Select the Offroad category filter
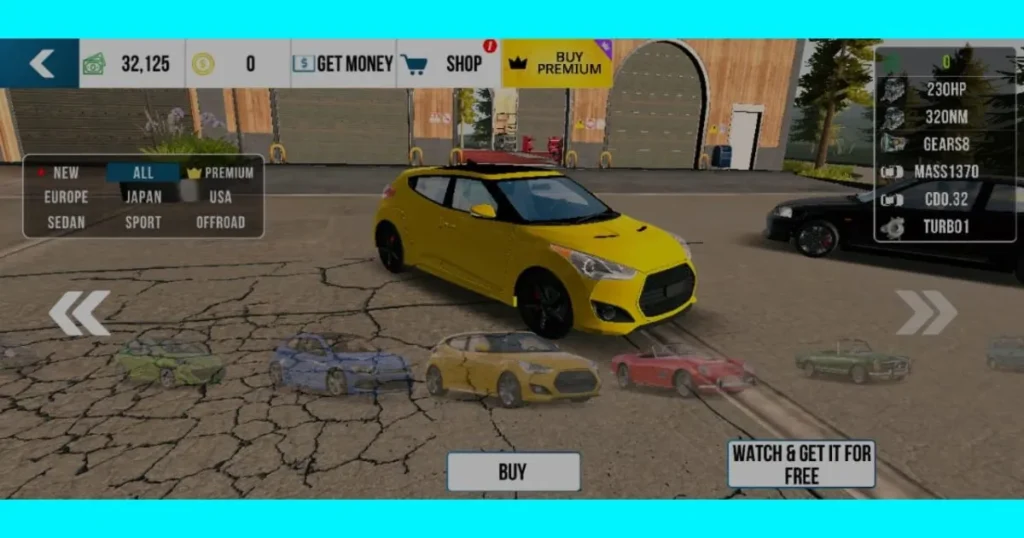 [221, 222]
